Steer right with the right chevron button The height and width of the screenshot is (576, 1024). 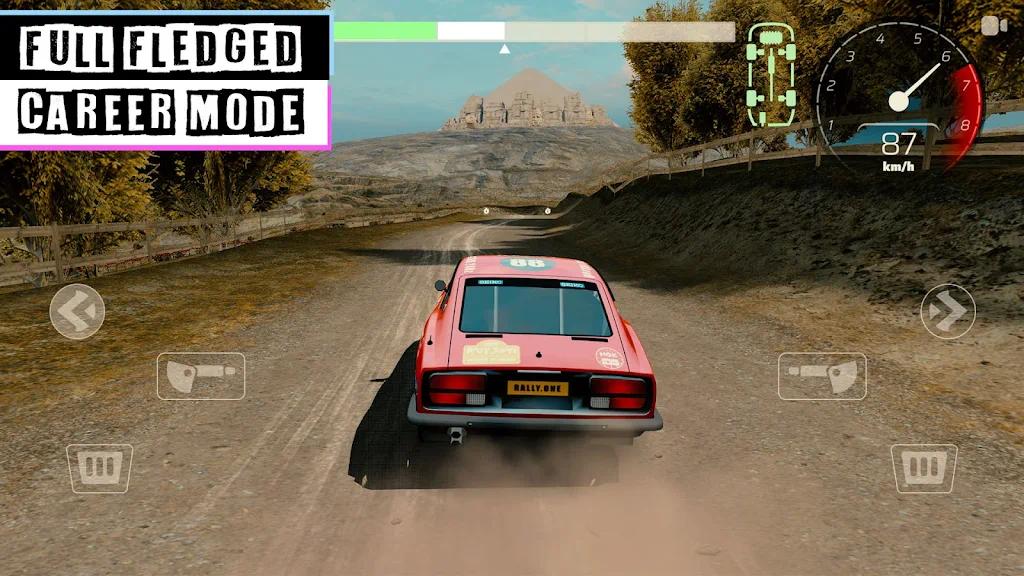(947, 311)
